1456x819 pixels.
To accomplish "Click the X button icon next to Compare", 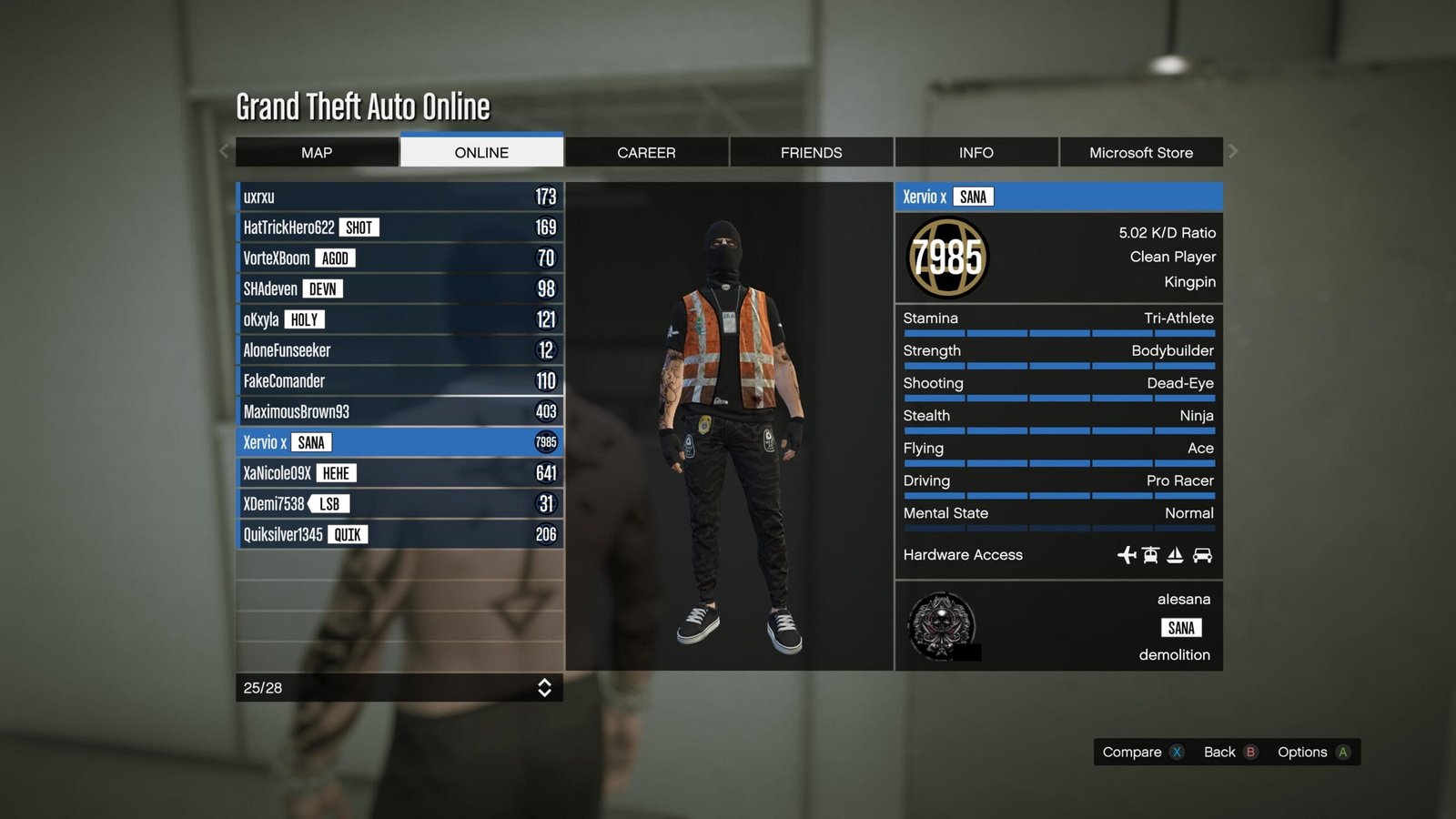I will [1178, 753].
